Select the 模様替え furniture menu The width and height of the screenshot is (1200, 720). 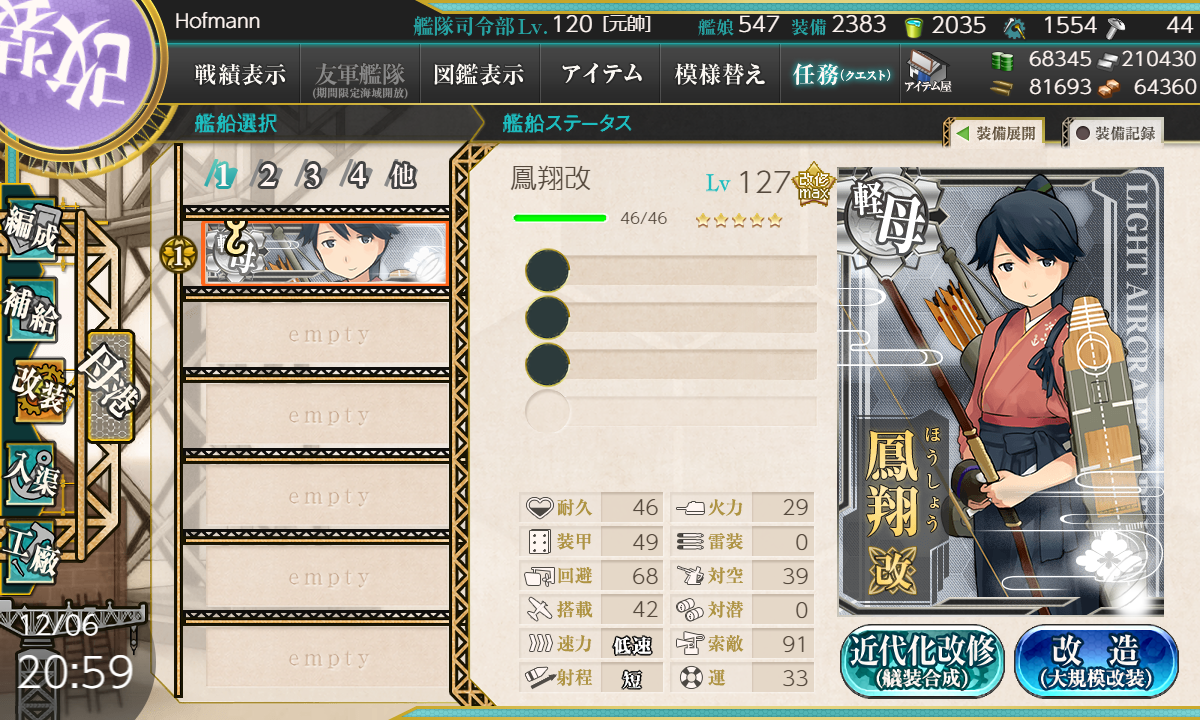(720, 74)
